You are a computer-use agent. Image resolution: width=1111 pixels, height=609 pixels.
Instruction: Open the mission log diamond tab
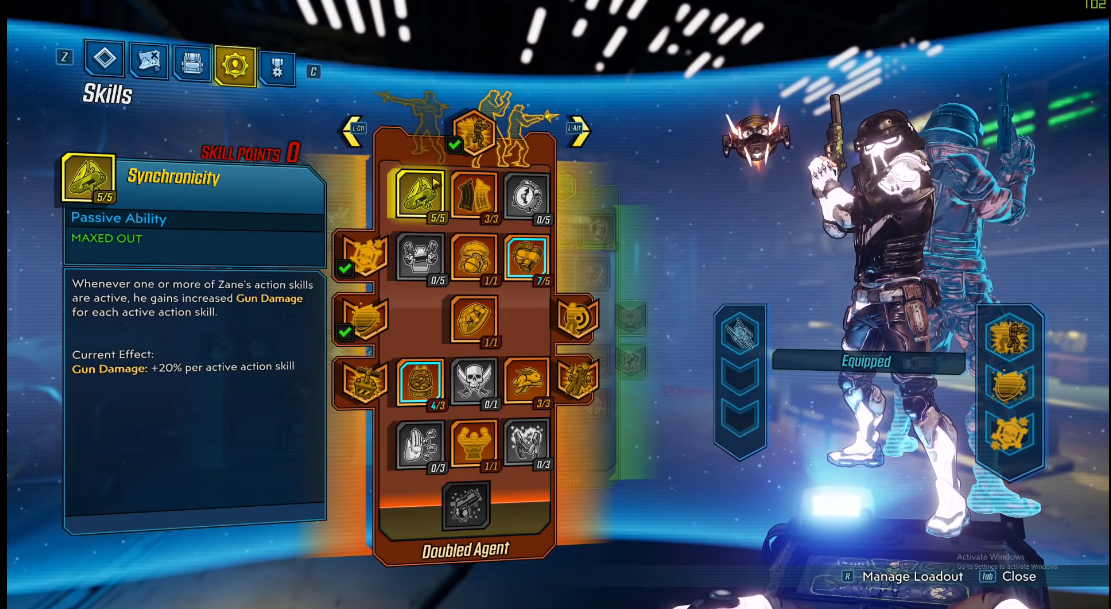pyautogui.click(x=104, y=59)
